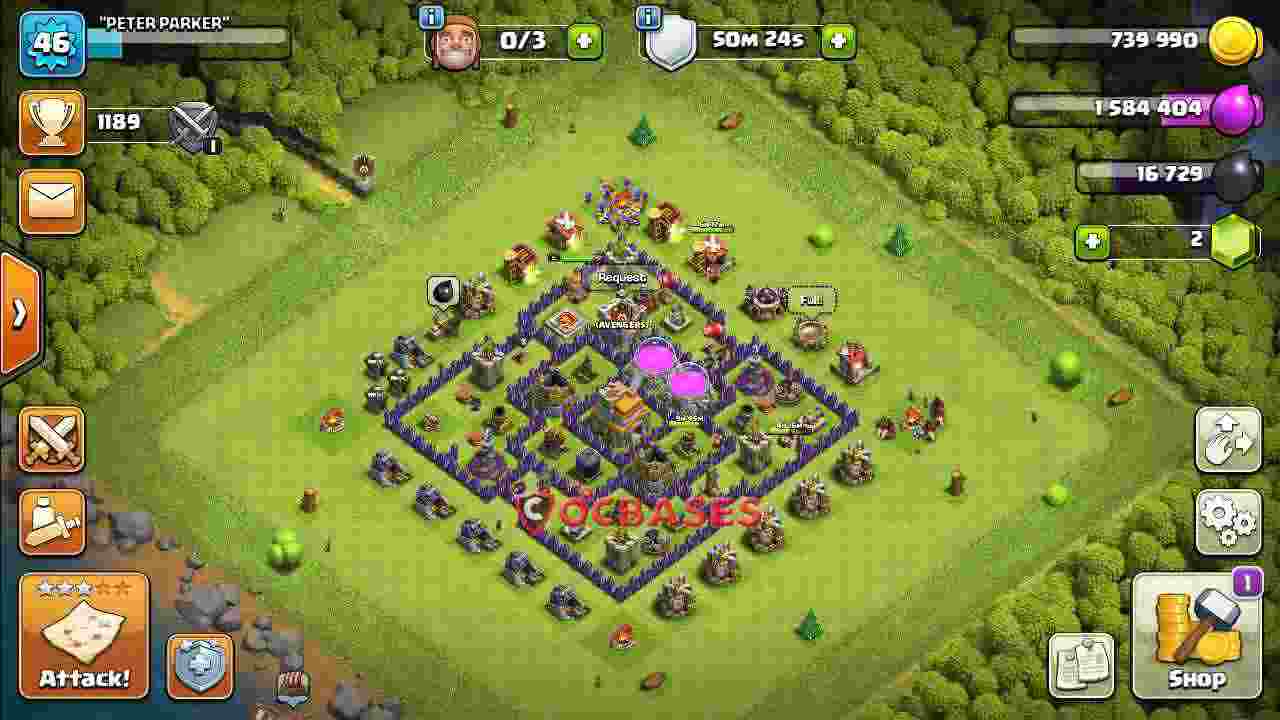
Task: Open the mail inbox icon
Action: click(x=51, y=200)
